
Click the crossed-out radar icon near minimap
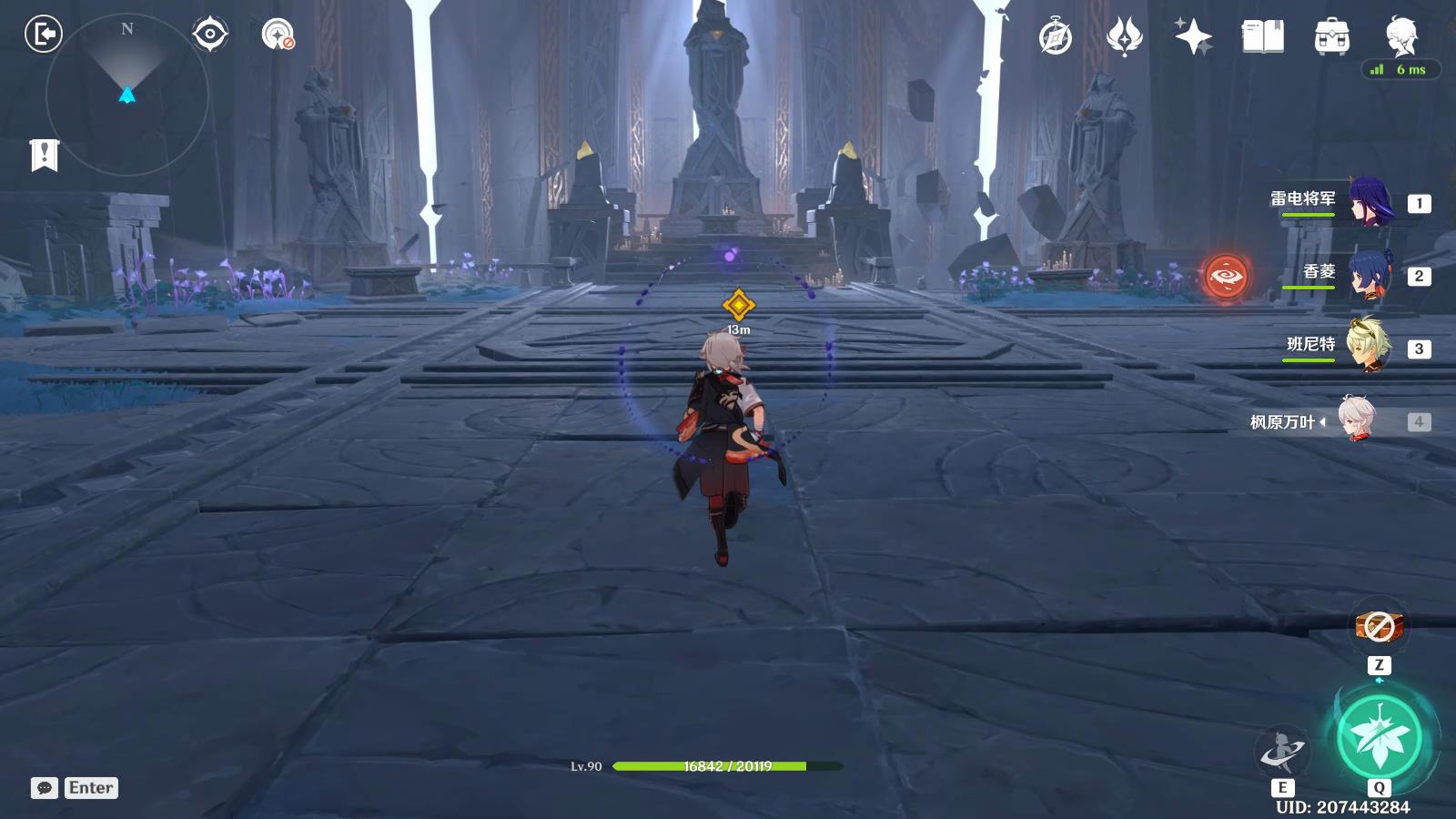(x=277, y=35)
